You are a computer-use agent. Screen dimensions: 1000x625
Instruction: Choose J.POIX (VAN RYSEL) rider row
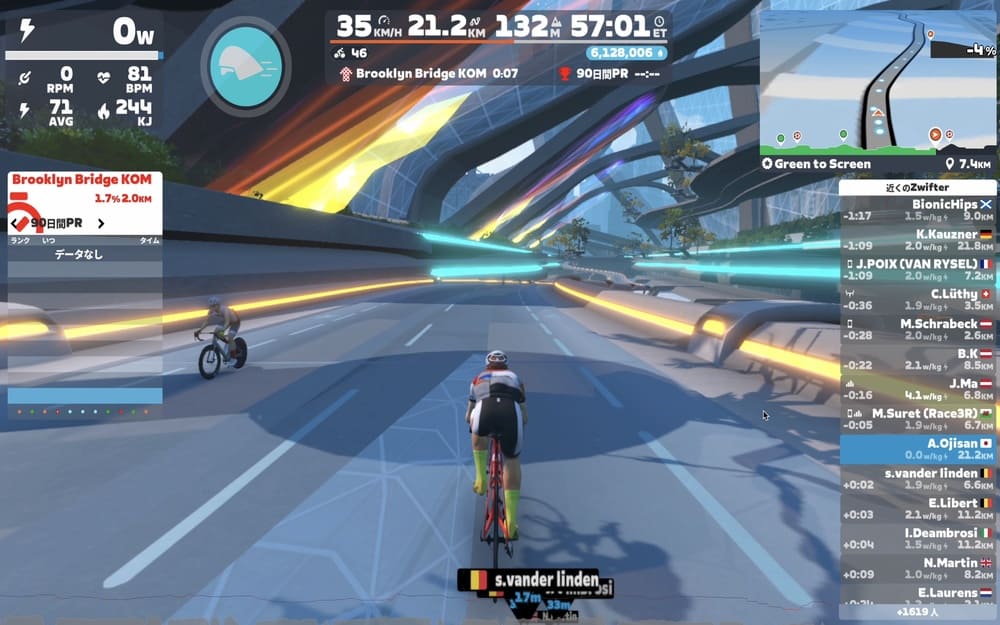[x=917, y=270]
